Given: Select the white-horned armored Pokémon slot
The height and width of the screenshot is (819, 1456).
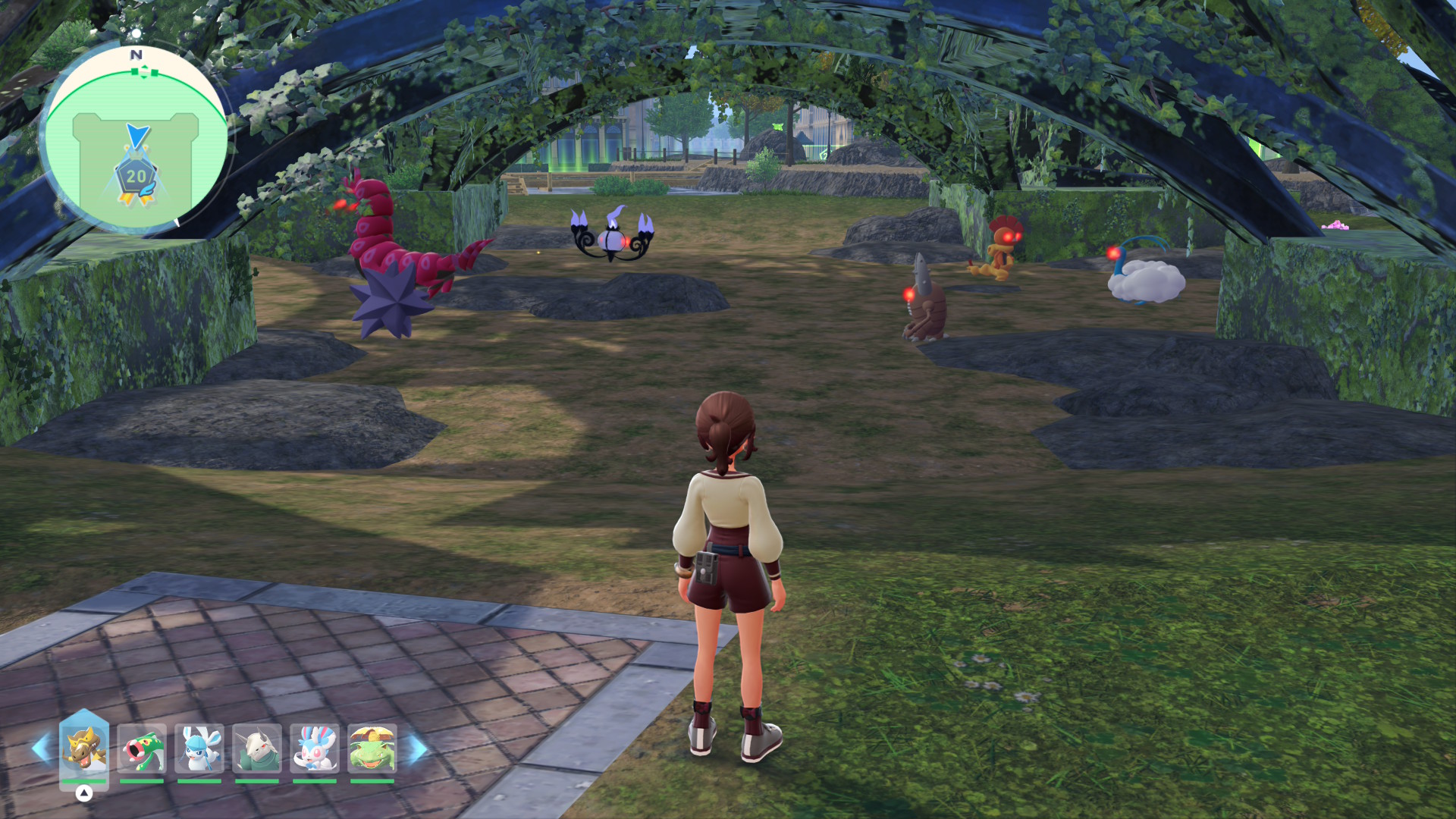Looking at the screenshot, I should pos(257,748).
